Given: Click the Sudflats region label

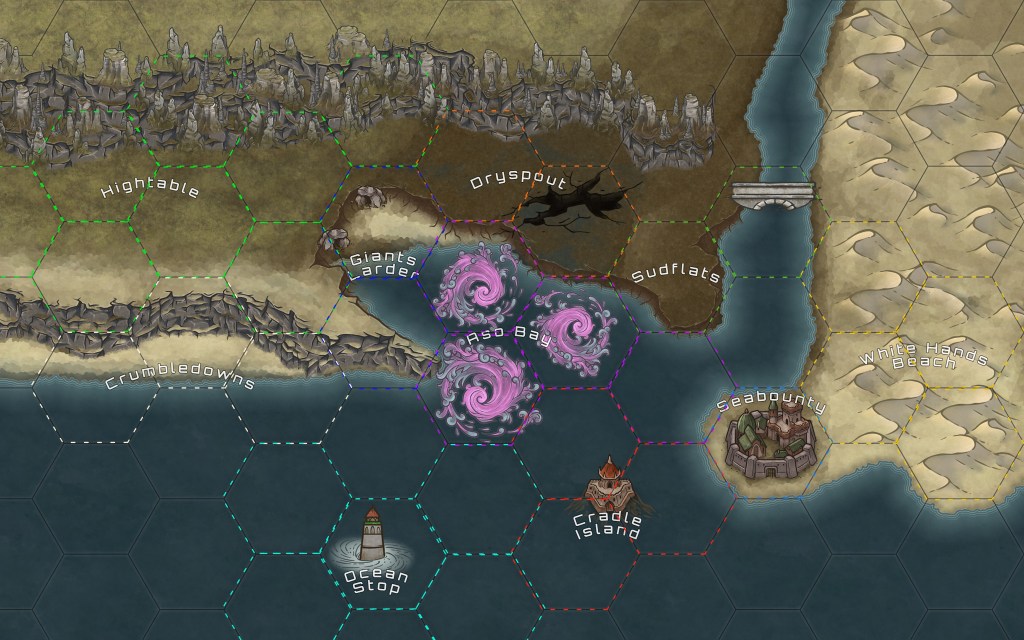Looking at the screenshot, I should 676,275.
